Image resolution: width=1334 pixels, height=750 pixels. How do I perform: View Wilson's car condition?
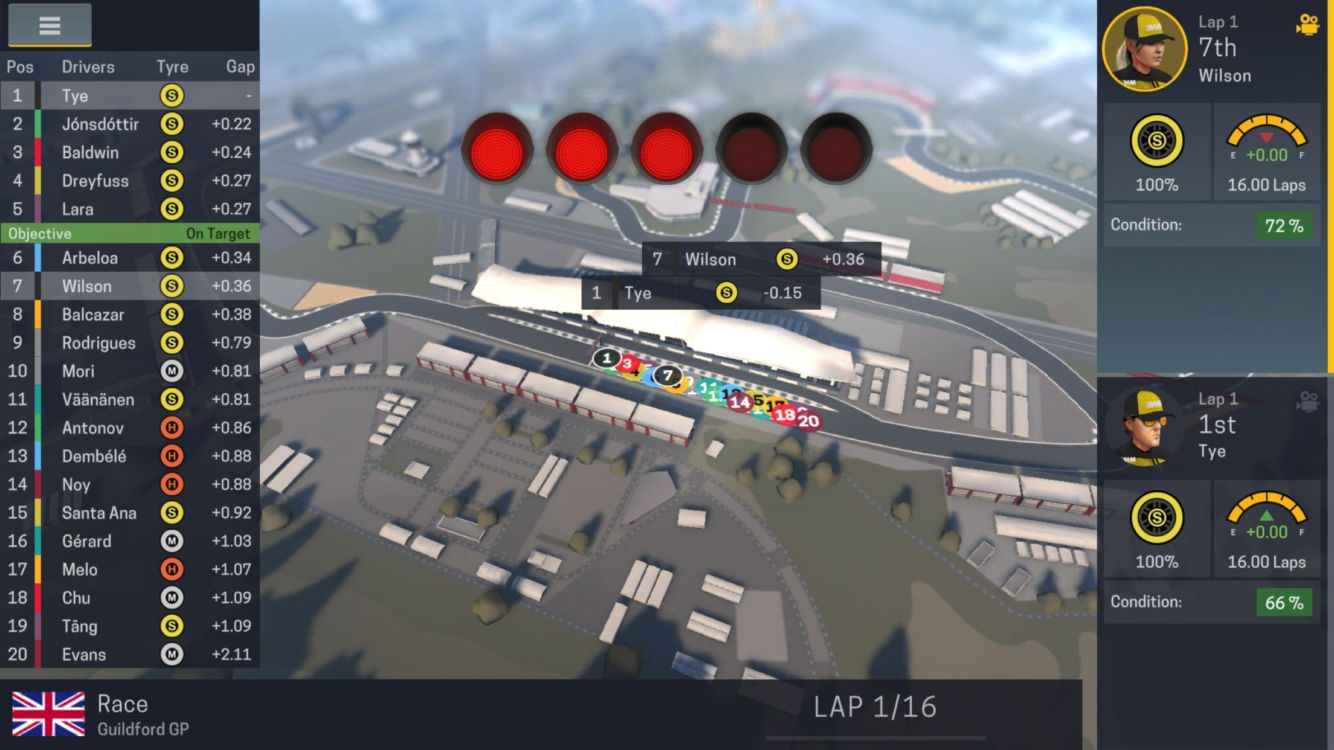coord(1212,225)
